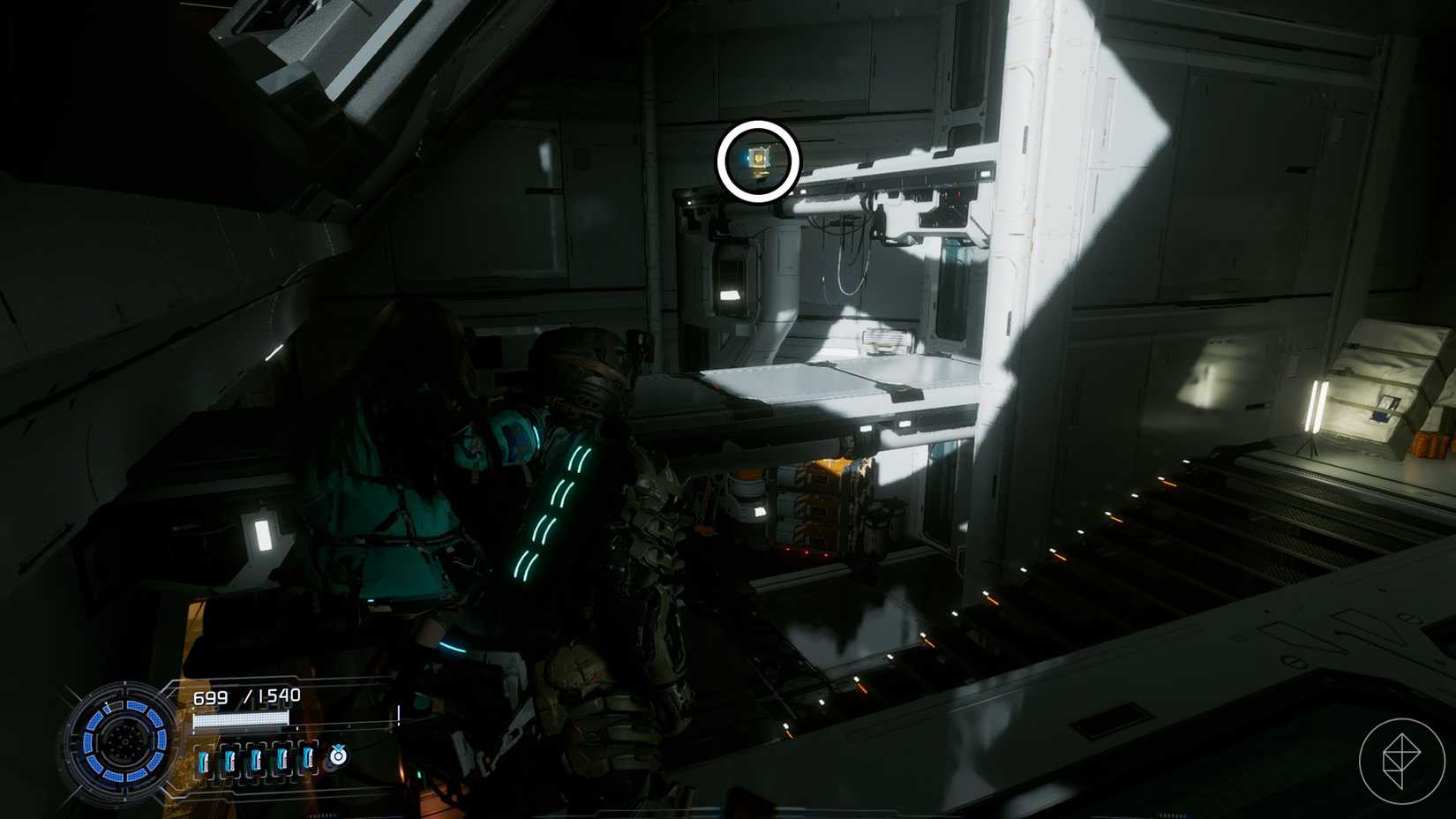Enable the fourth injector charge indicator
Viewport: 1456px width, 819px height.
click(281, 757)
